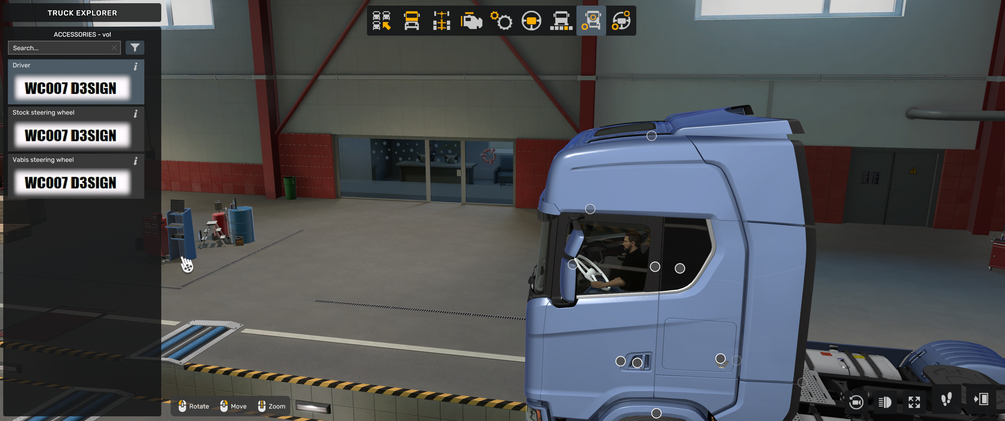The image size is (1005, 421).
Task: Open the truck selection category with arrow
Action: point(381,21)
